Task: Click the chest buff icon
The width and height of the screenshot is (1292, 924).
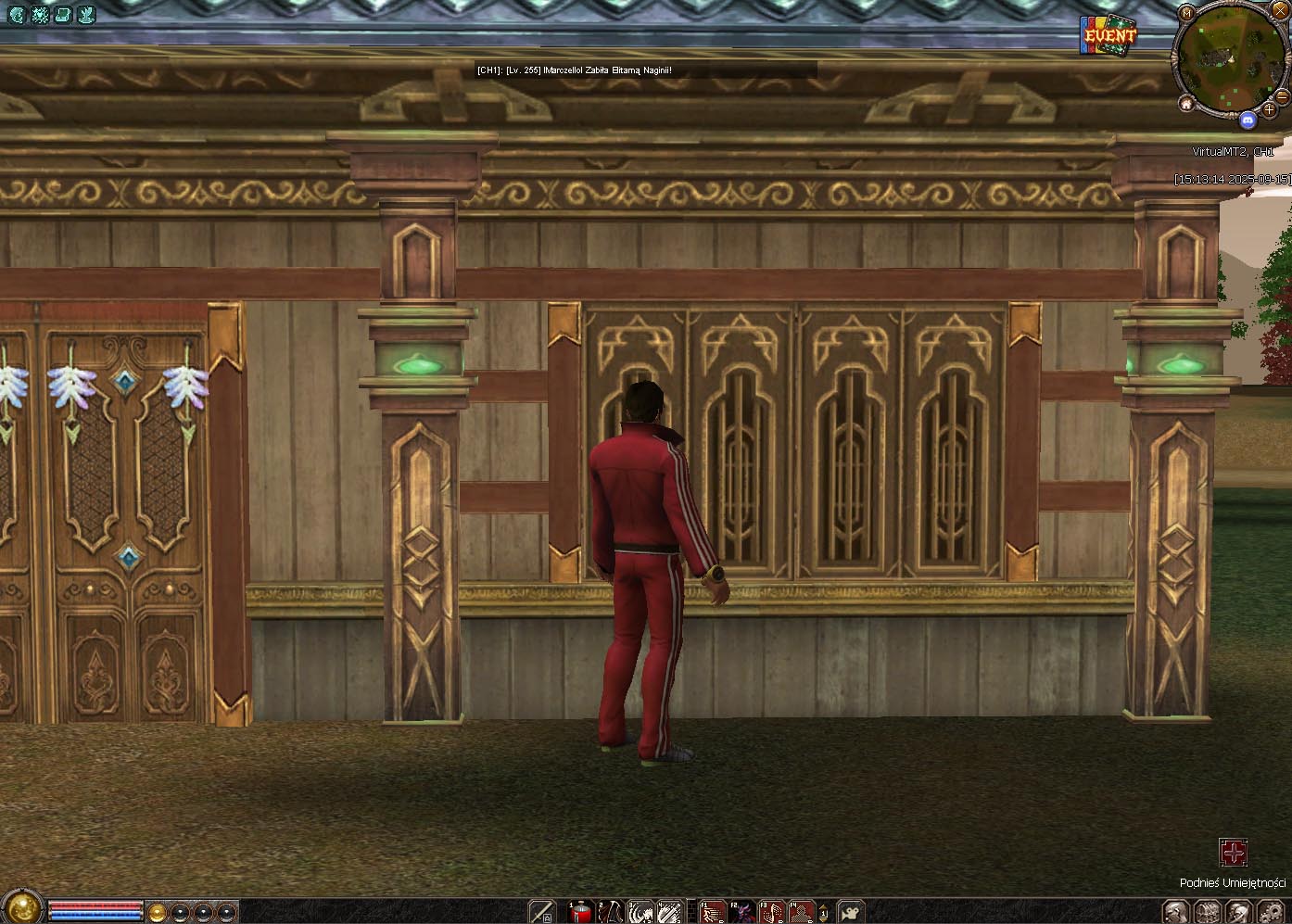Action: point(63,14)
